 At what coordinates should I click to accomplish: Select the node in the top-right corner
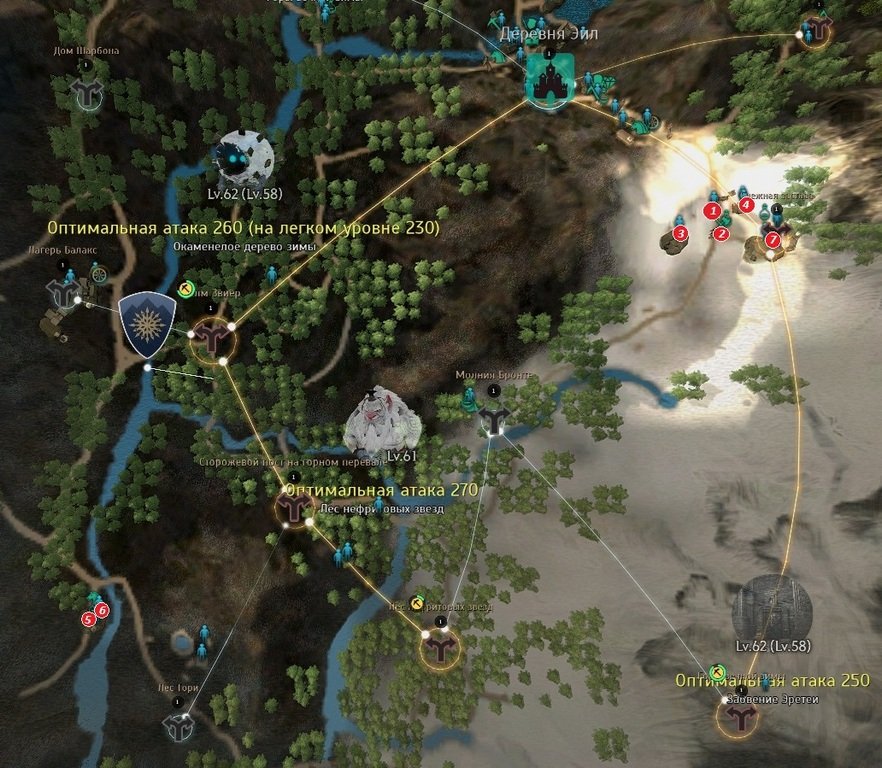[819, 31]
